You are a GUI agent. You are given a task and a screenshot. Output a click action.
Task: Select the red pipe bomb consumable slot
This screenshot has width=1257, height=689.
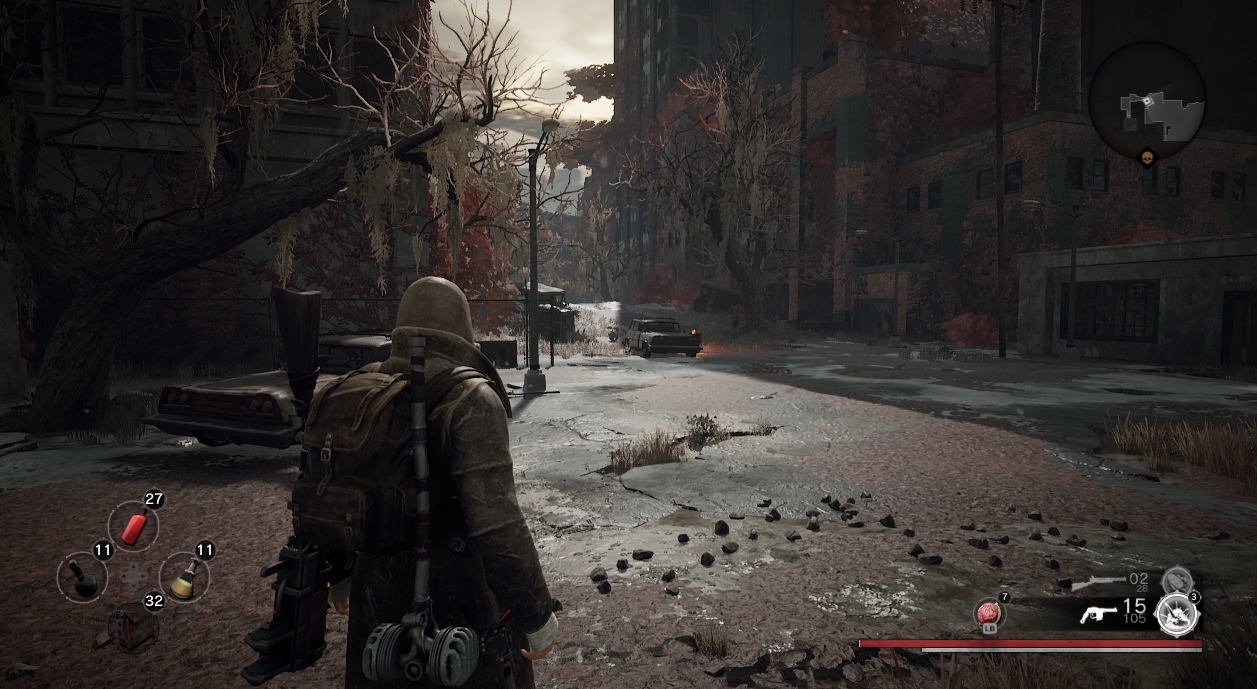coord(134,526)
